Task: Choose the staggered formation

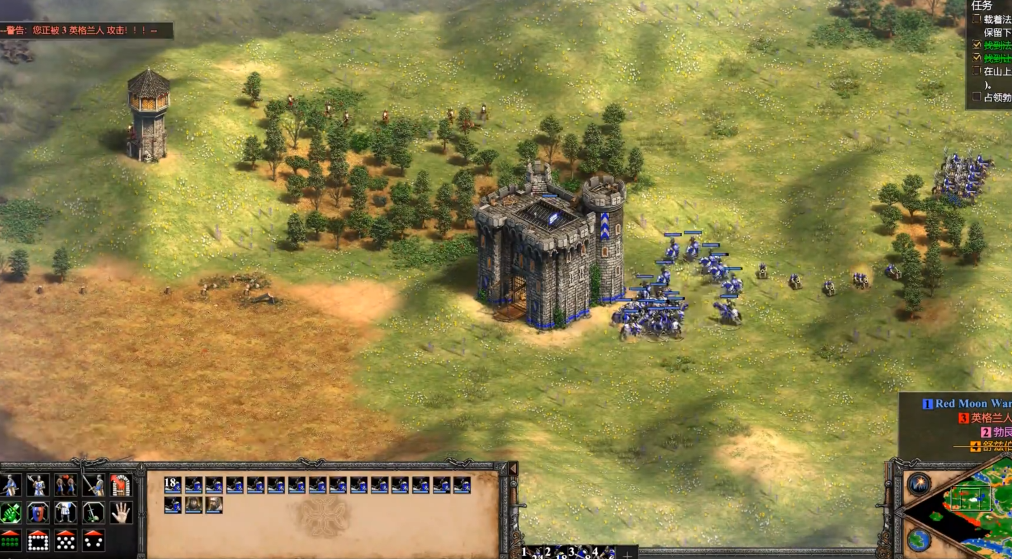Action: (65, 541)
